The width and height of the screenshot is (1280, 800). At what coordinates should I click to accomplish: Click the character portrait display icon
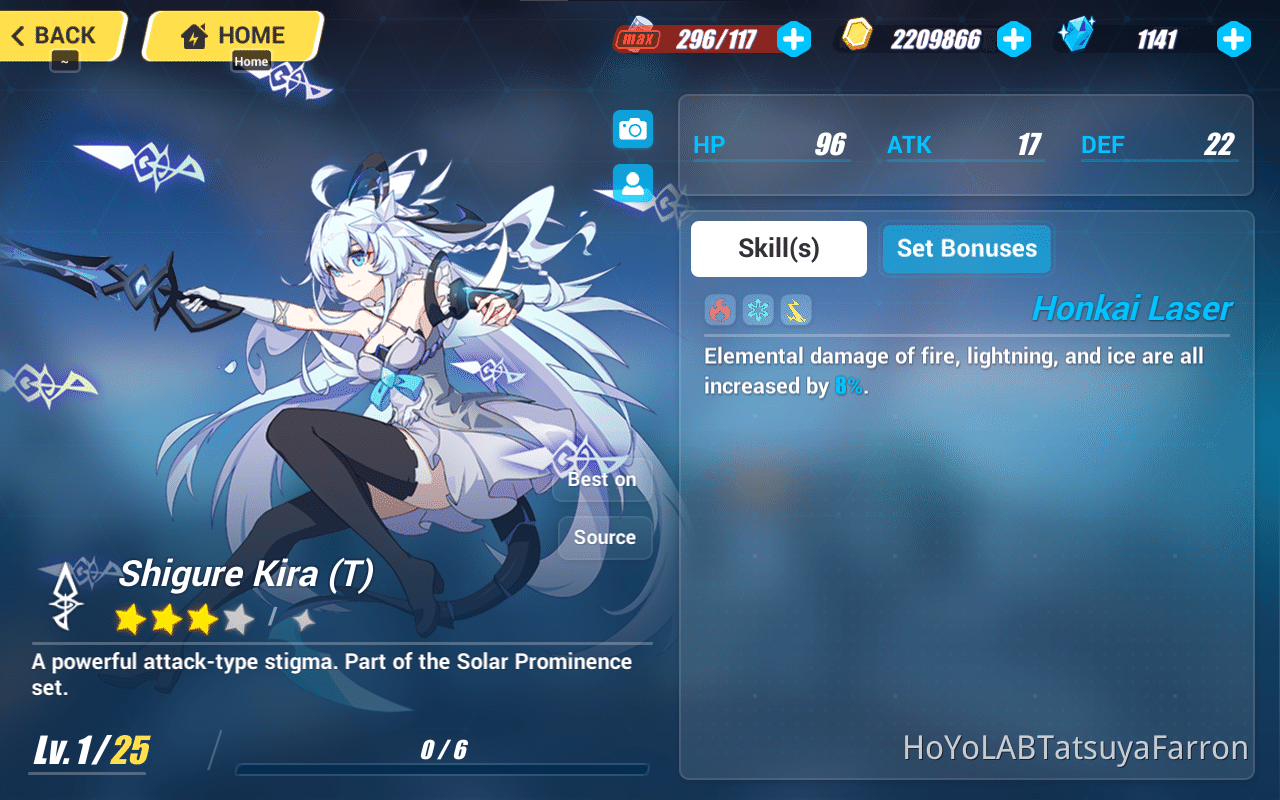tap(632, 183)
